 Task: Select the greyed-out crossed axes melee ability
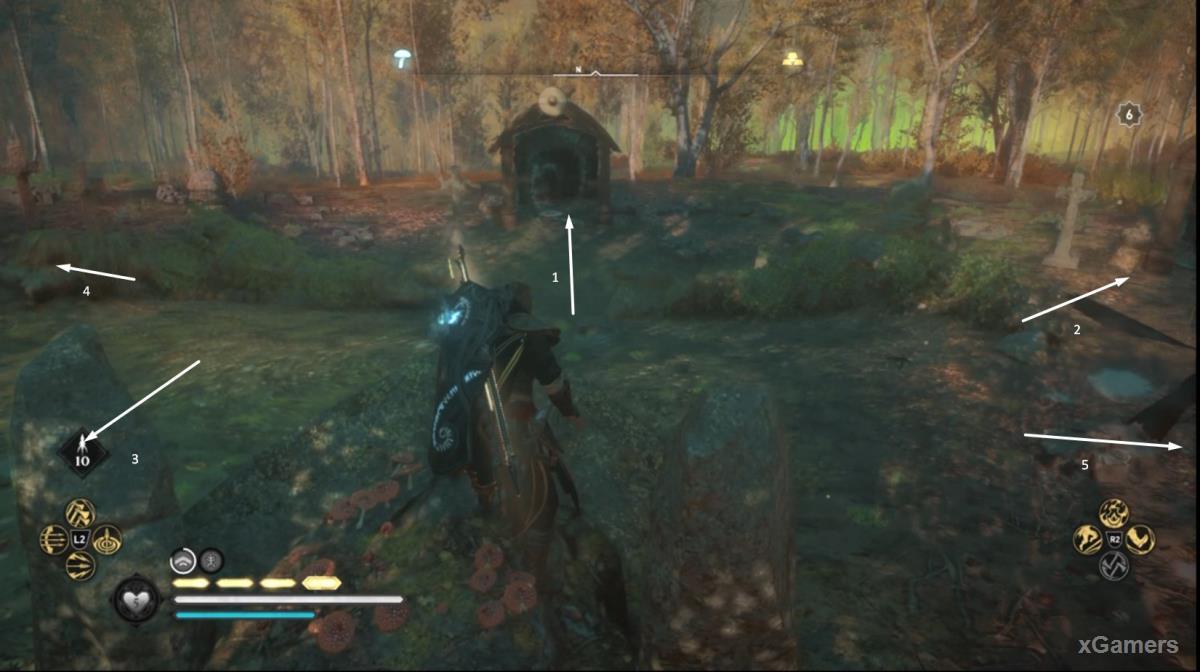pos(1113,566)
